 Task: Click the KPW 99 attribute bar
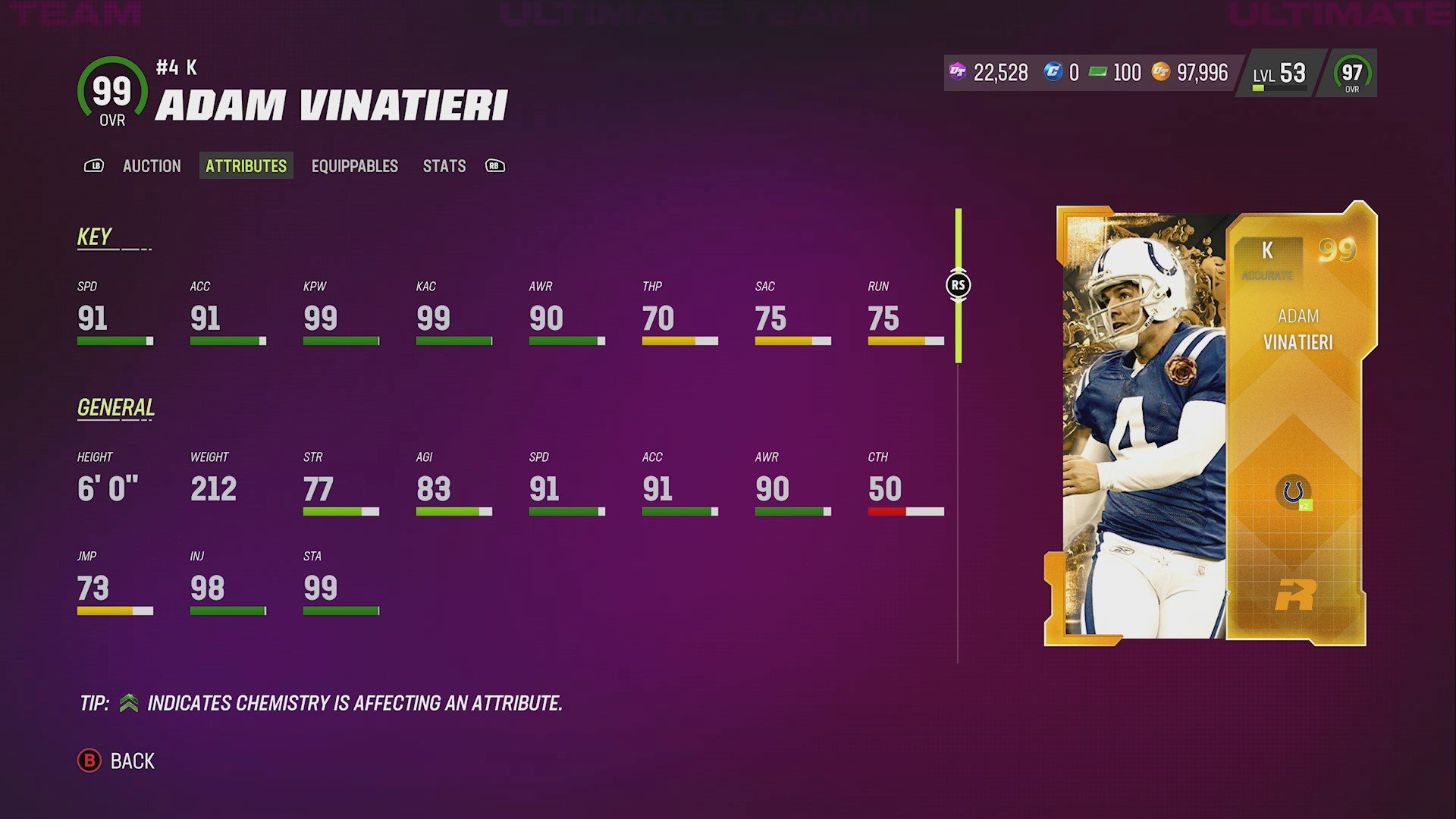tap(340, 340)
